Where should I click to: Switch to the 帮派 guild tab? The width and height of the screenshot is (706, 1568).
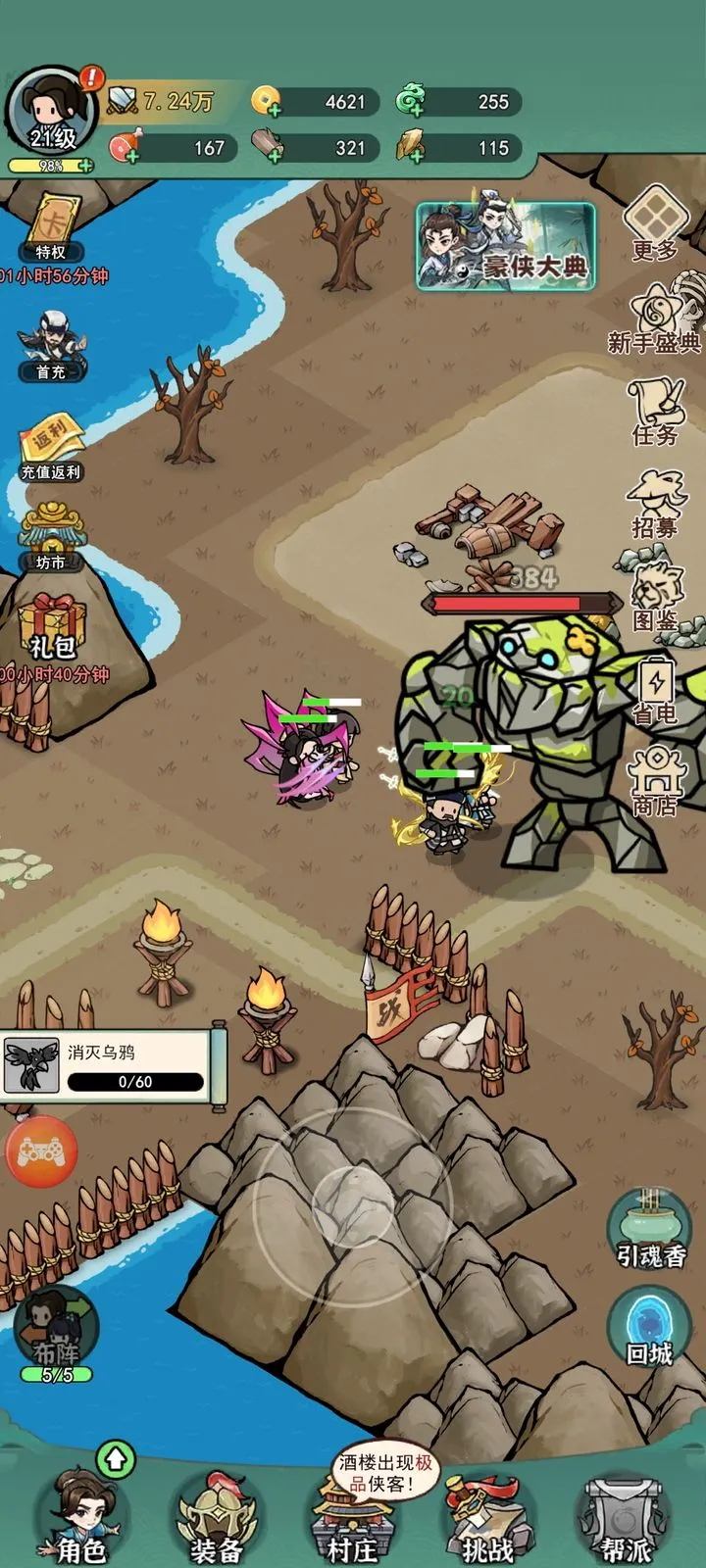[625, 1519]
